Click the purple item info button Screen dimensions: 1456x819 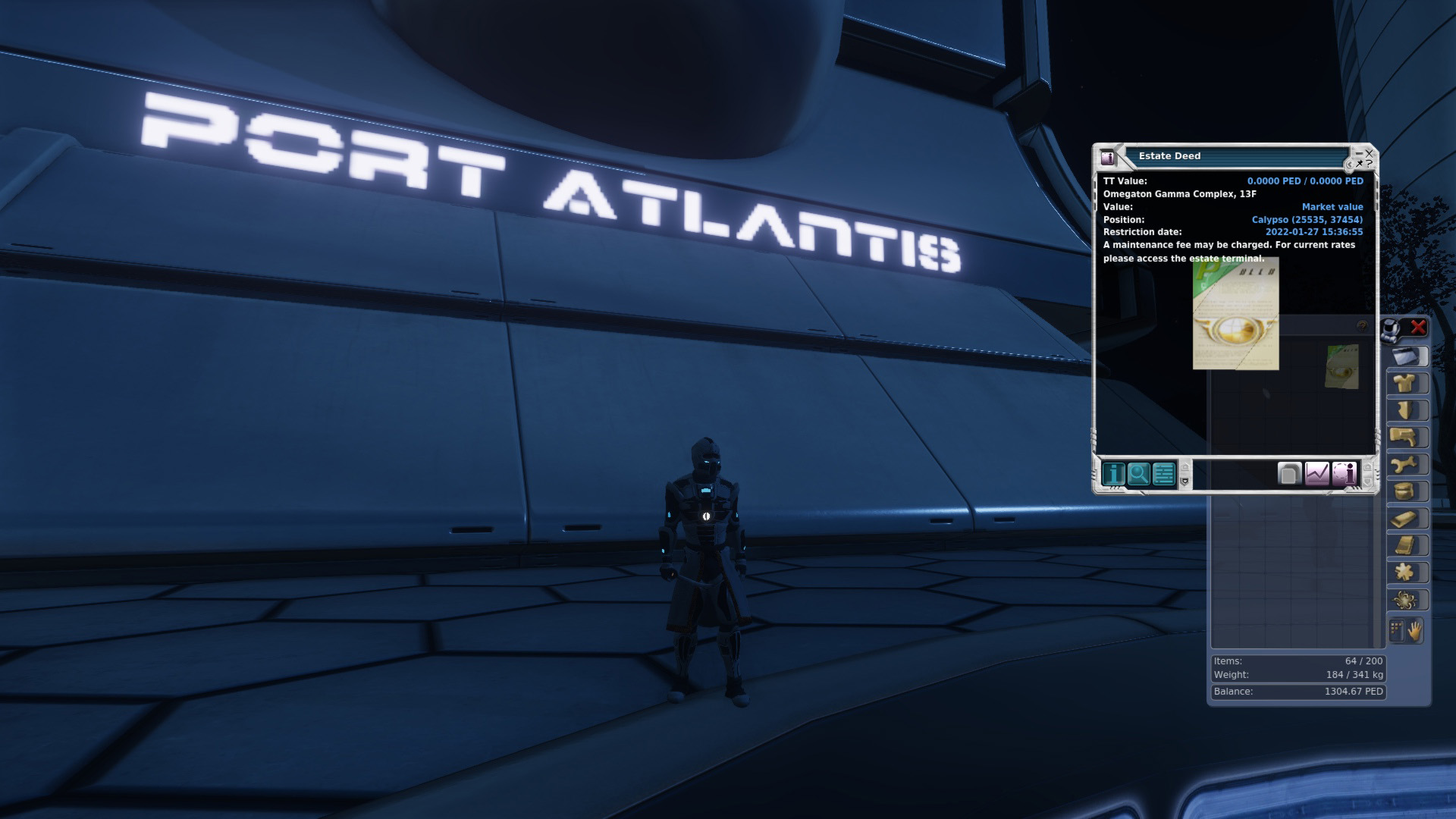click(x=1345, y=474)
